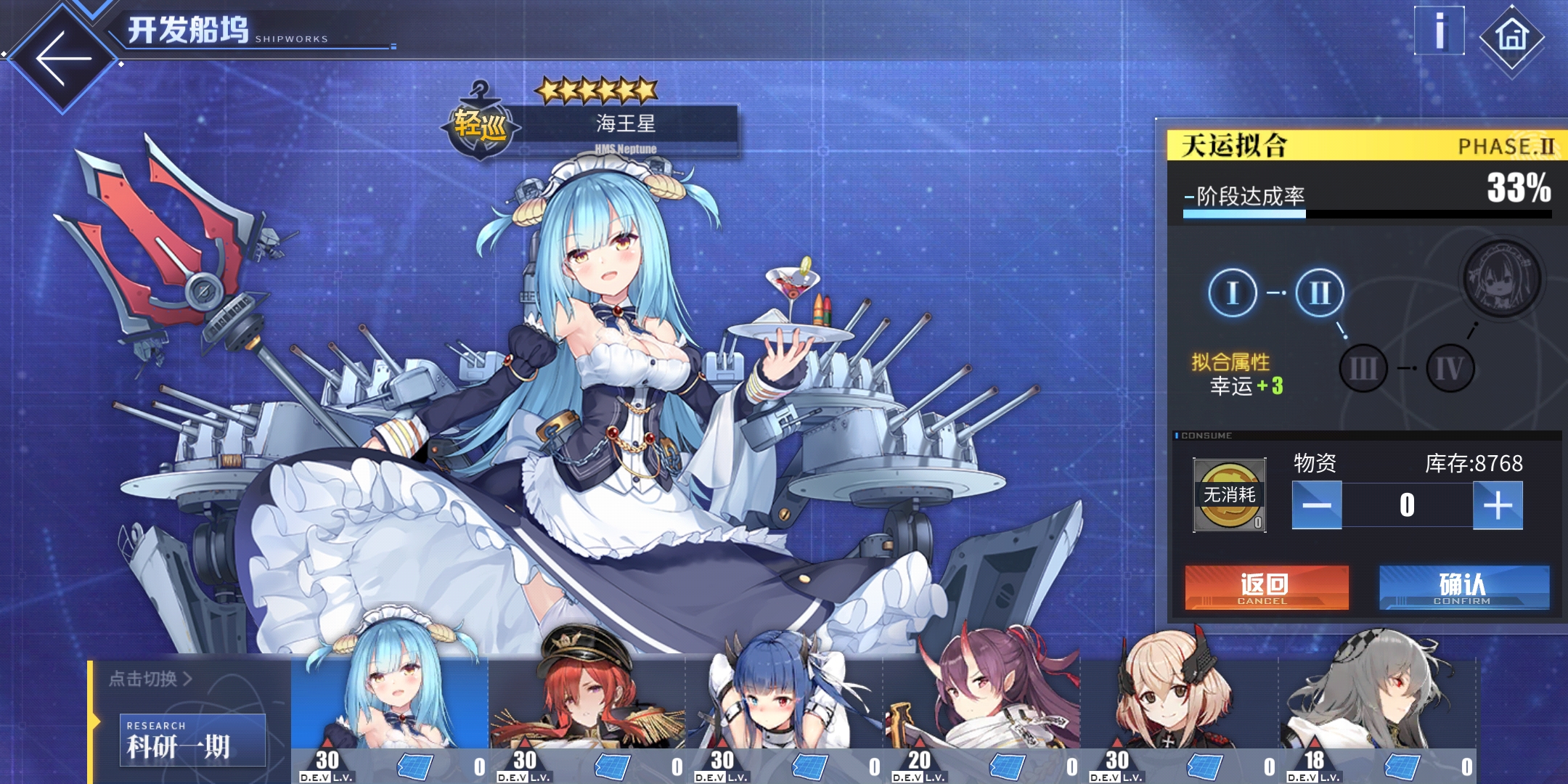Open the info help button
This screenshot has height=784, width=1568.
click(1439, 31)
